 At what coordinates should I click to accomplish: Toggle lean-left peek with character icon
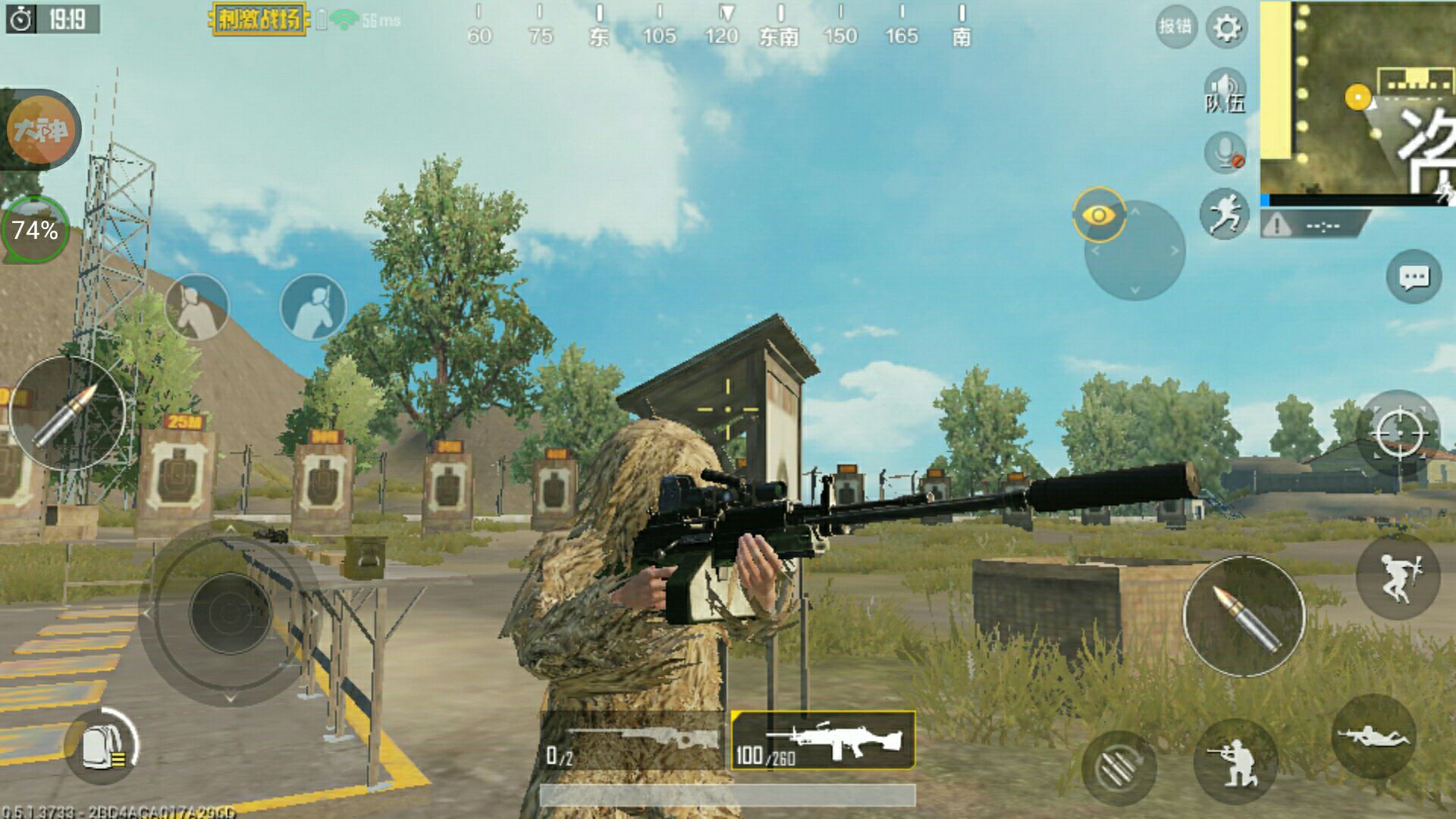(x=197, y=306)
